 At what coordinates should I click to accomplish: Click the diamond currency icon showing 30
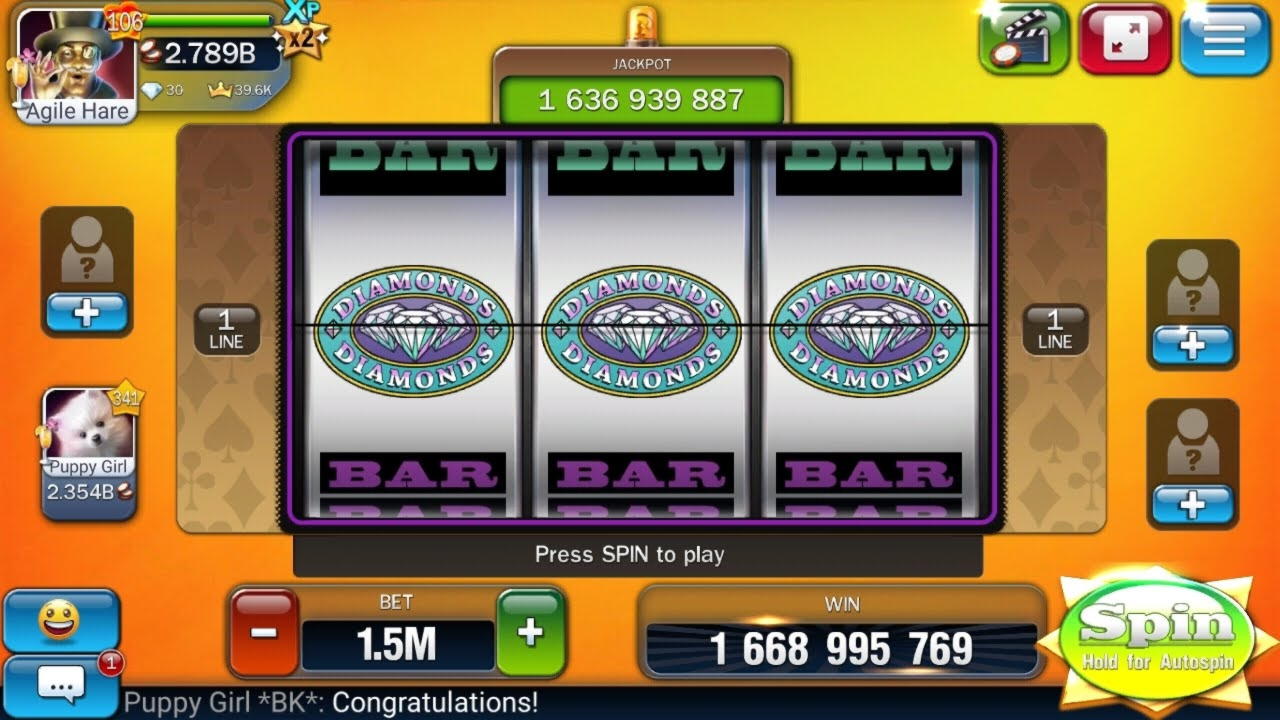pos(150,88)
